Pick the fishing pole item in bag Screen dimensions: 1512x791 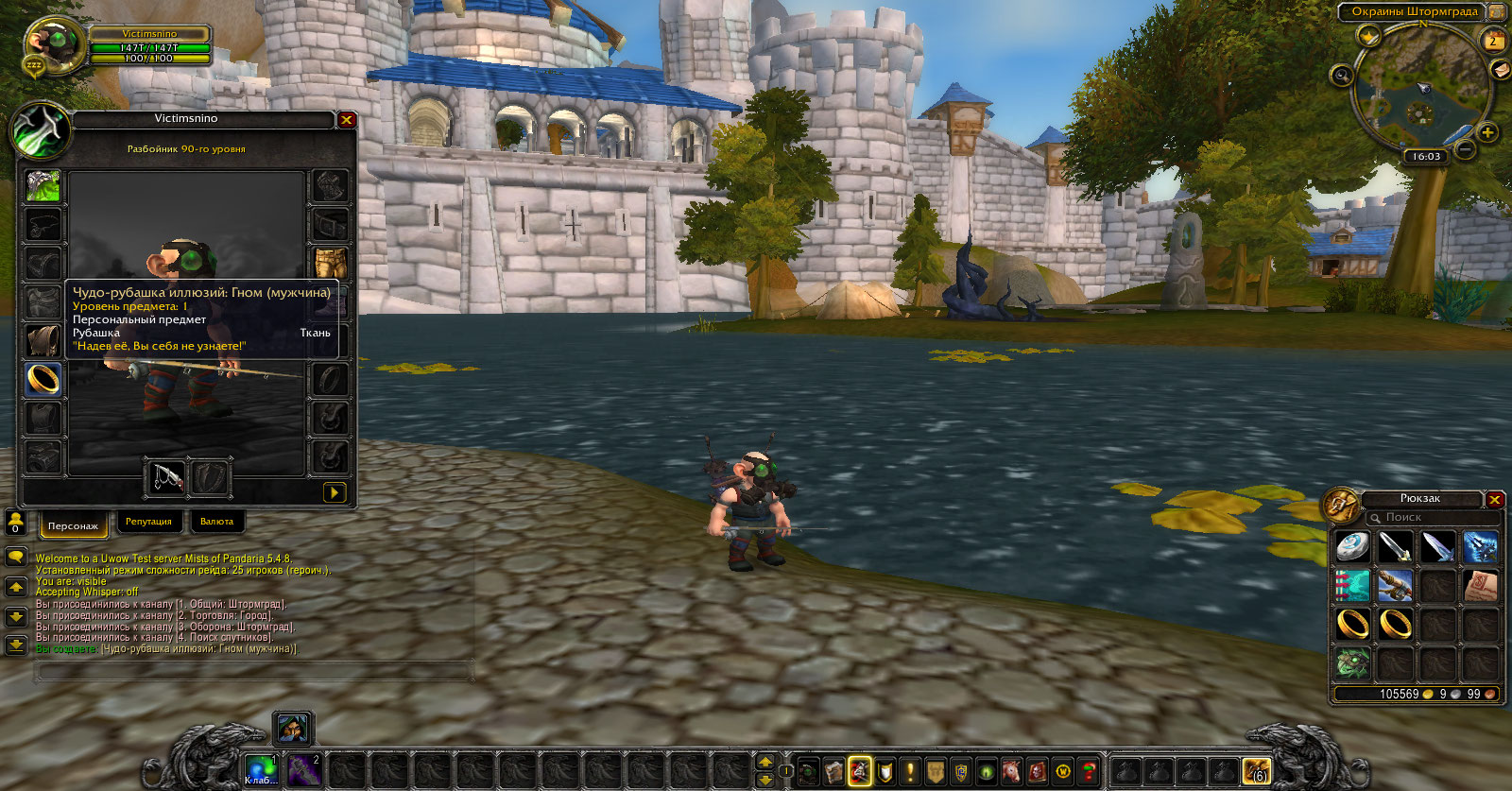[x=1395, y=586]
